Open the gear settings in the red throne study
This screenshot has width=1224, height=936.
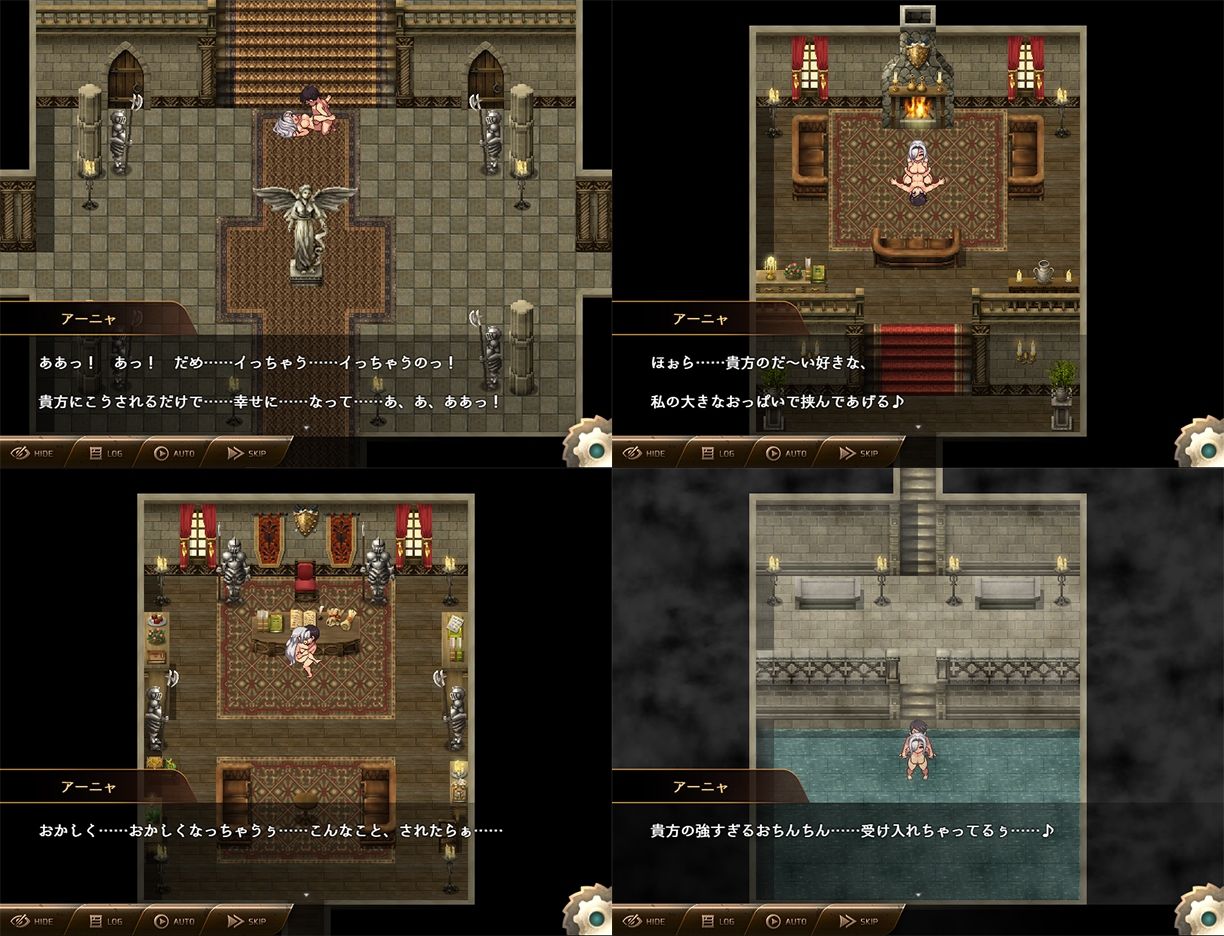pos(590,914)
